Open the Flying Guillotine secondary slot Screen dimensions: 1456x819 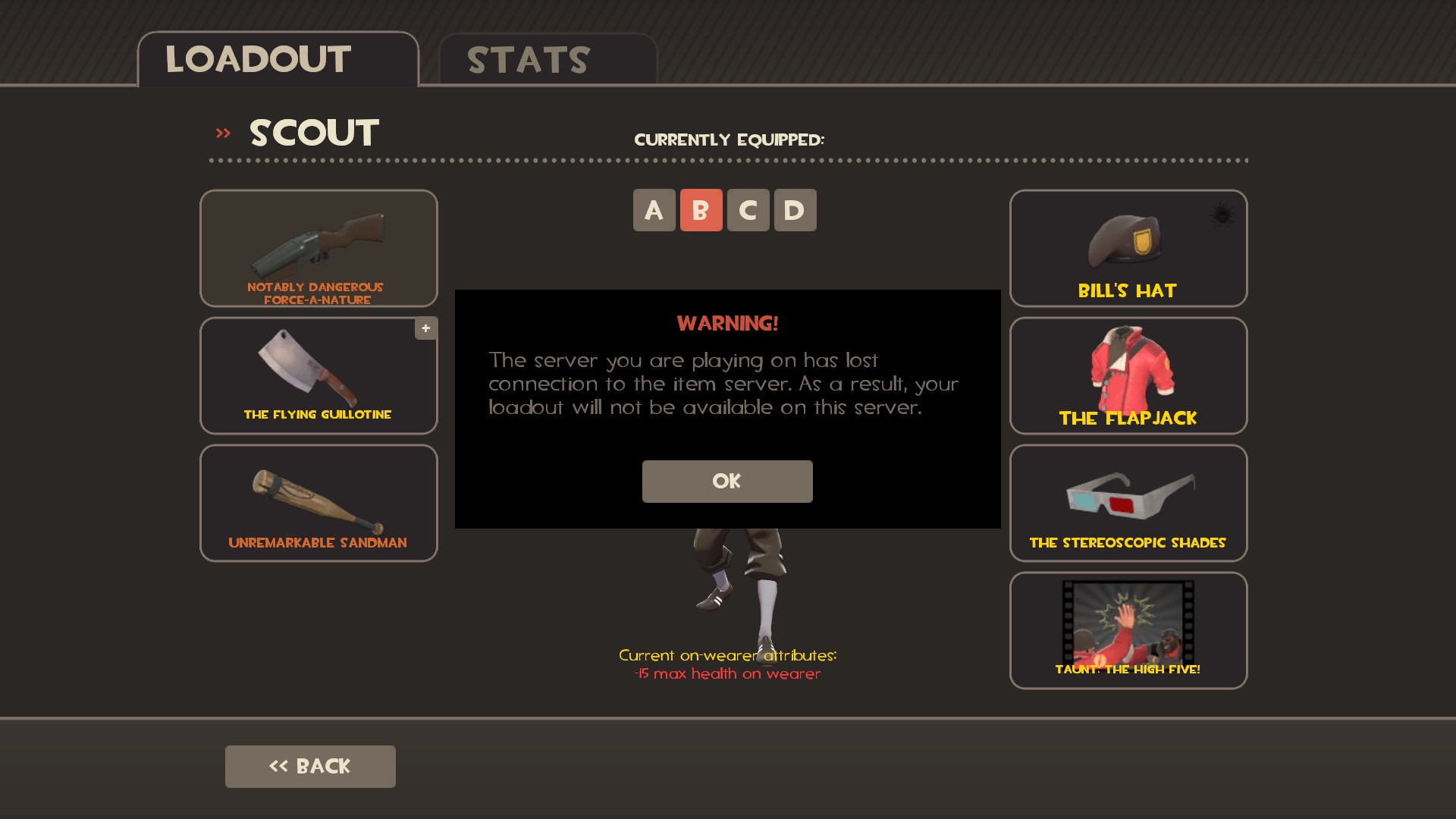point(318,375)
